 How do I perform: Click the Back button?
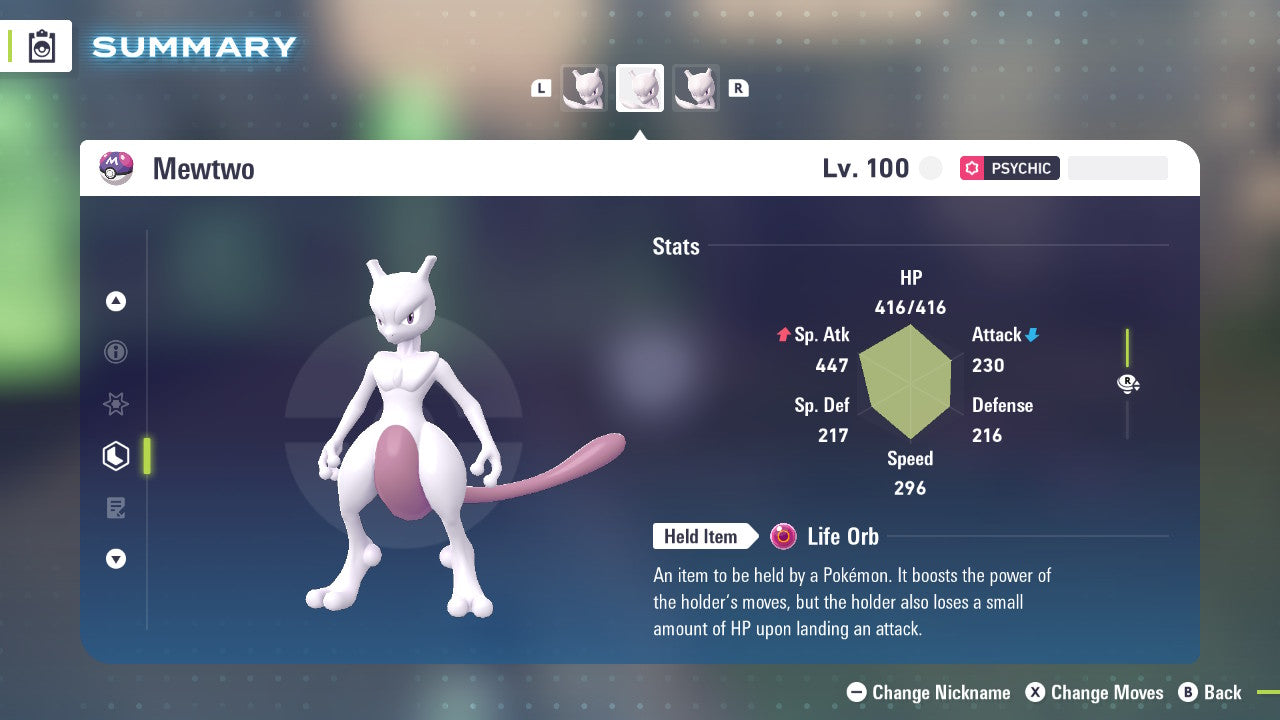point(1212,692)
